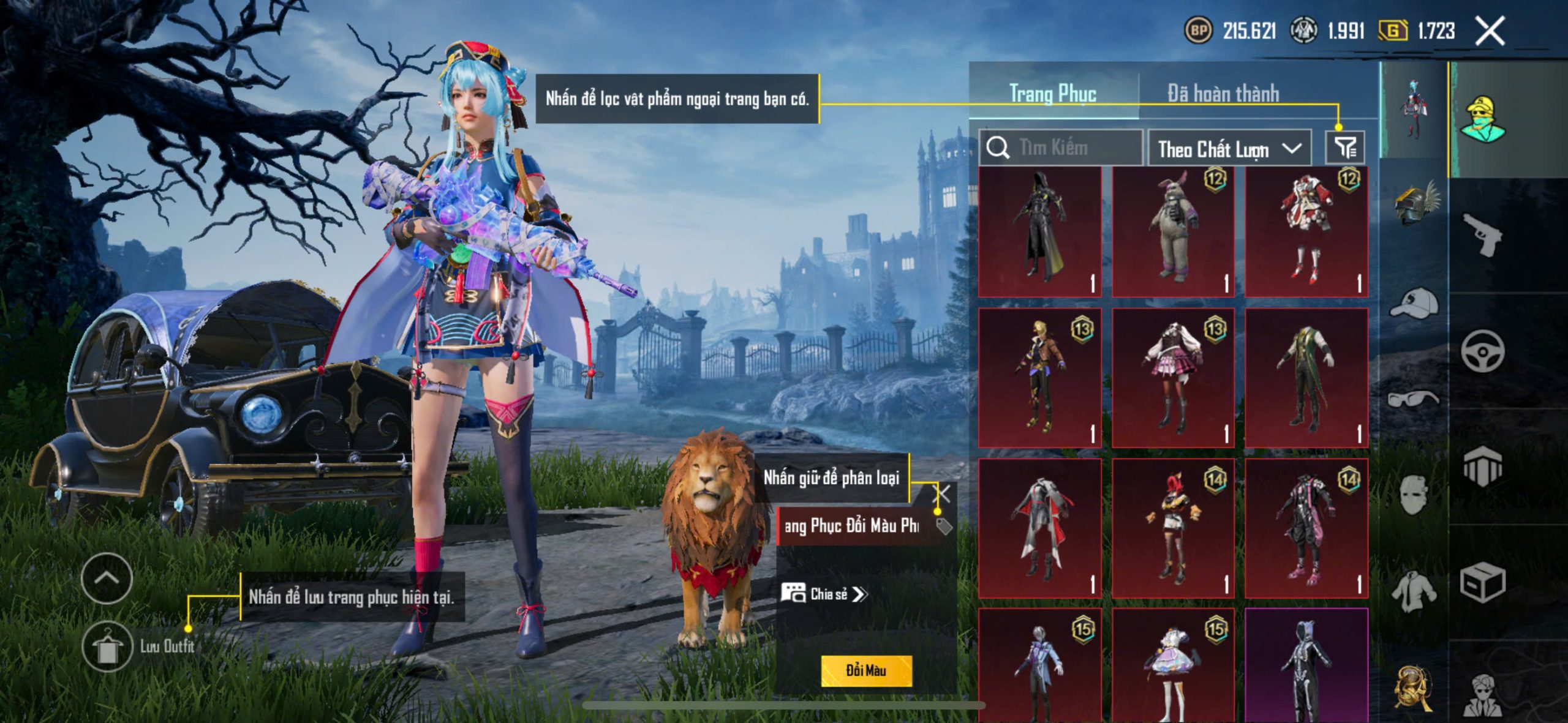The image size is (1568, 723).
Task: Toggle the owned-items filter funnel icon
Action: click(1345, 148)
